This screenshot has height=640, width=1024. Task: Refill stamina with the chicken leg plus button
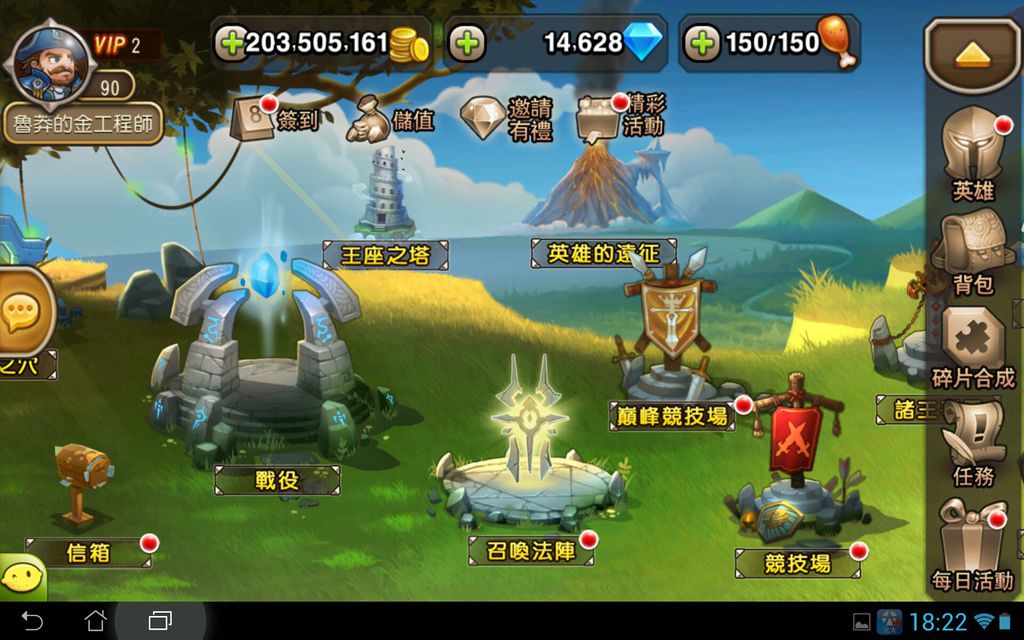click(703, 42)
